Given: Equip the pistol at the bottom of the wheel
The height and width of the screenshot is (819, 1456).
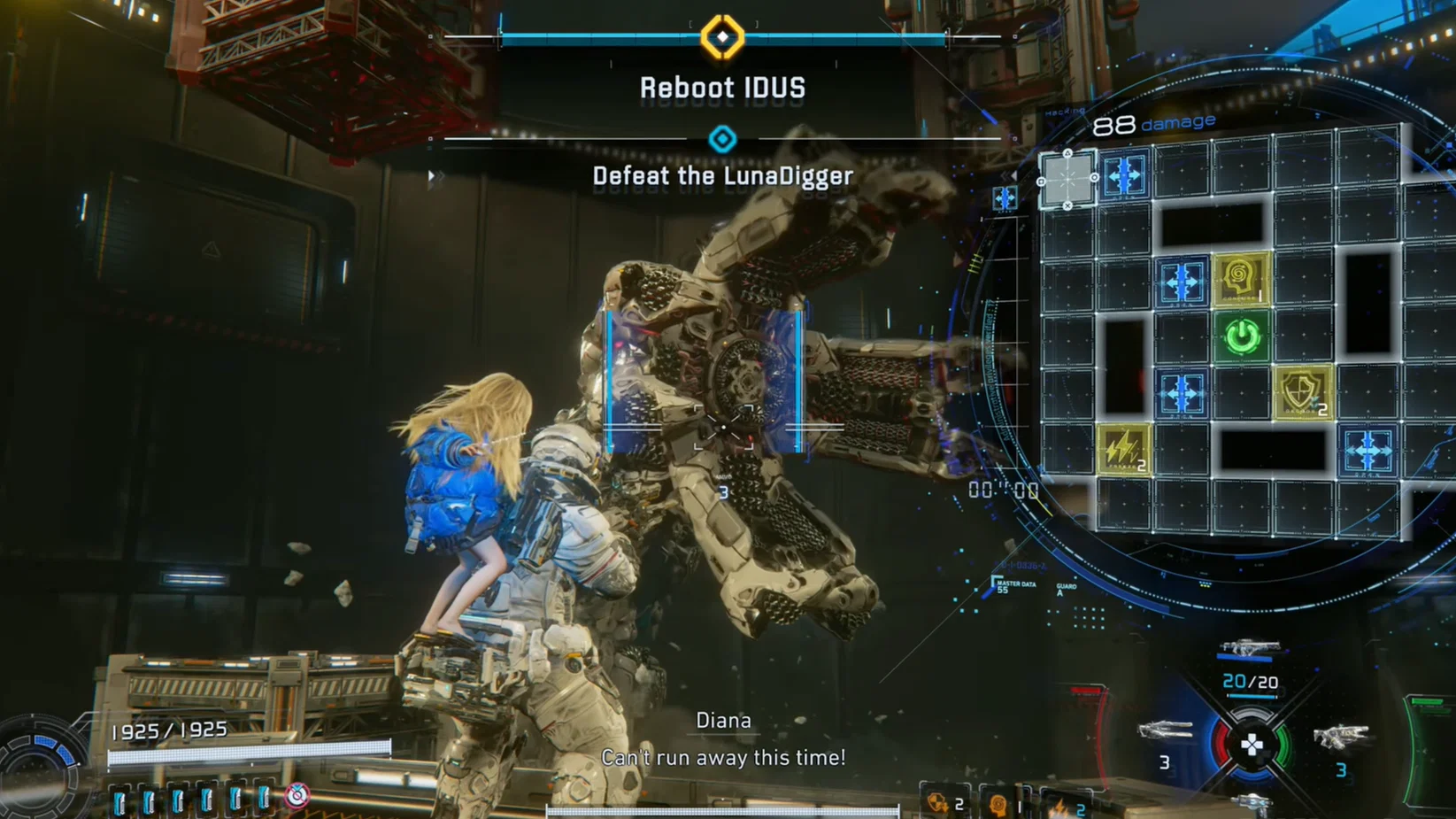Looking at the screenshot, I should tap(1252, 806).
